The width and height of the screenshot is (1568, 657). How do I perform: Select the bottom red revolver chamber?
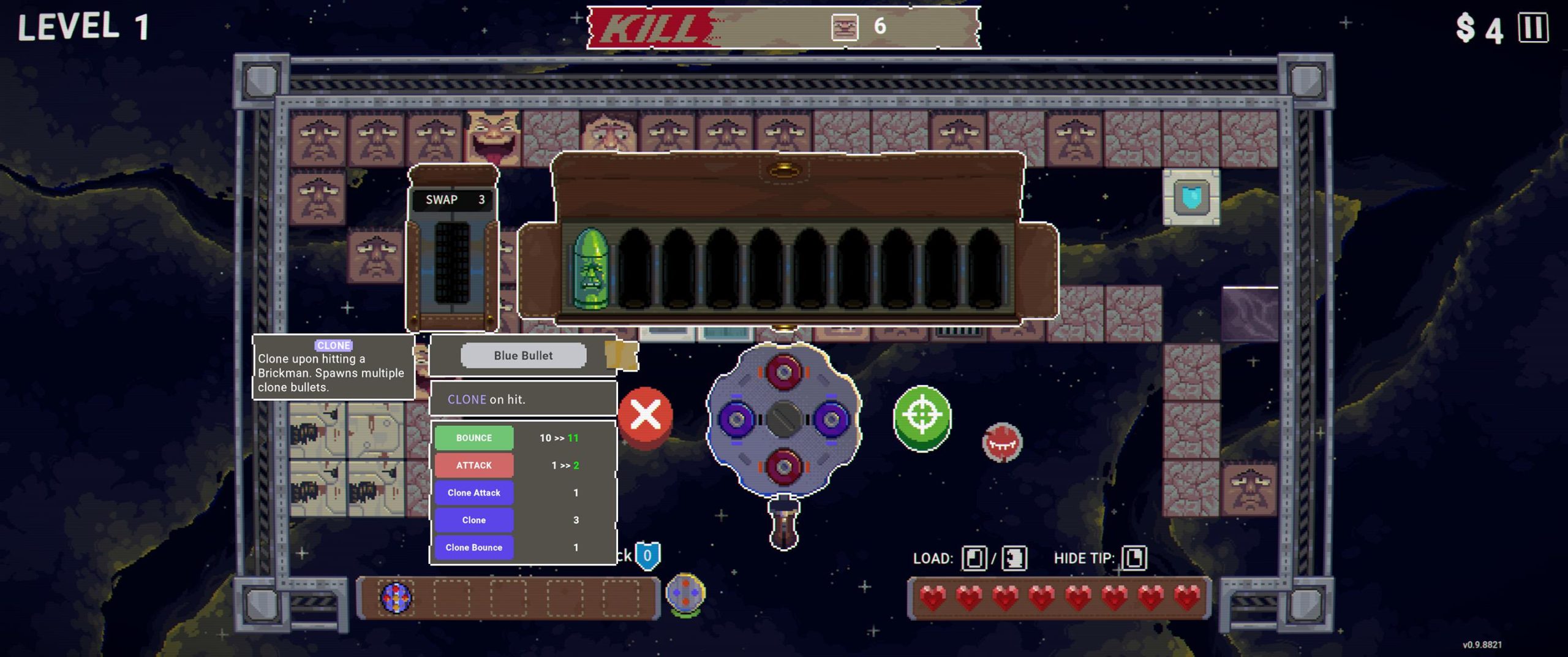[784, 467]
